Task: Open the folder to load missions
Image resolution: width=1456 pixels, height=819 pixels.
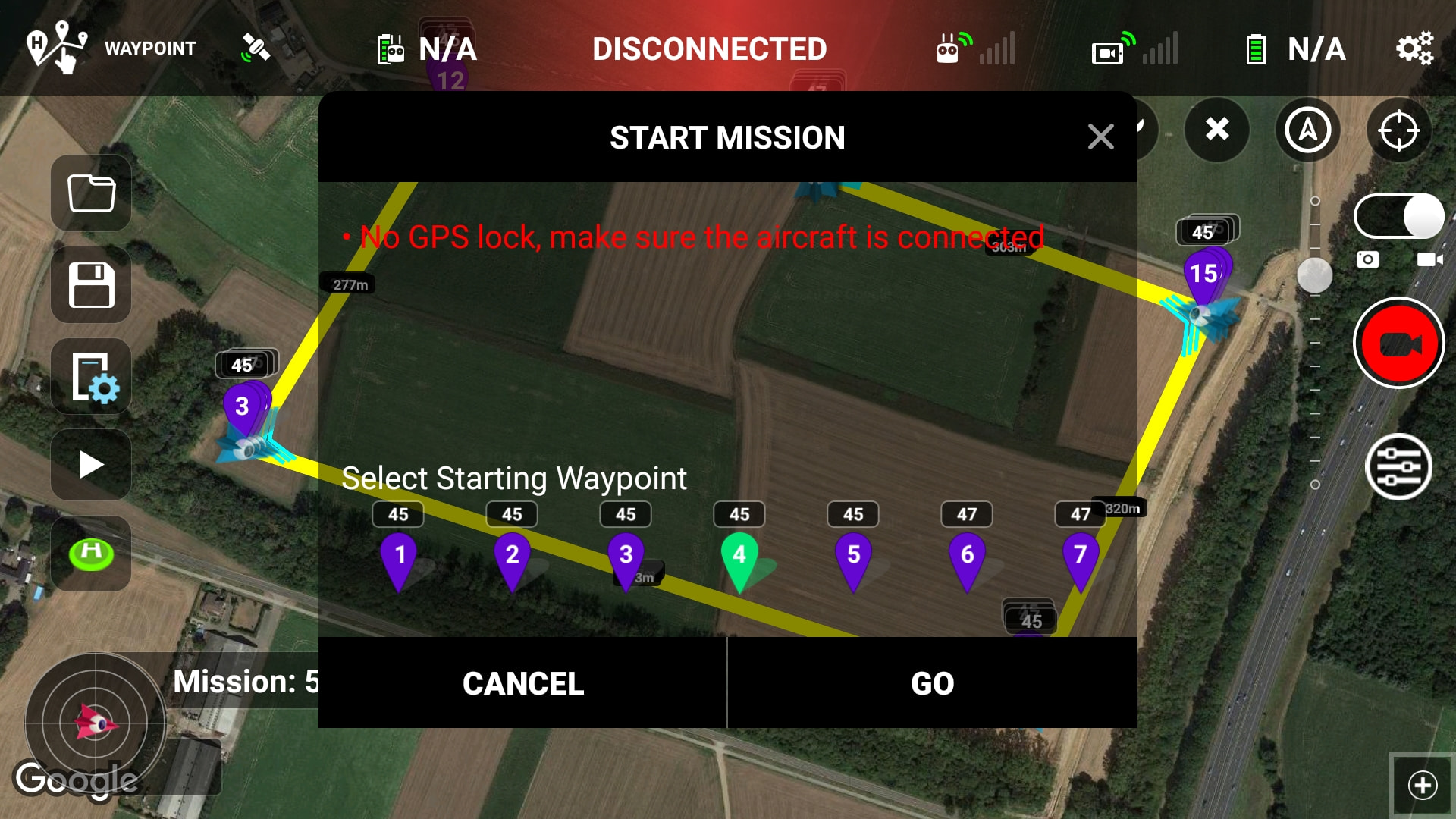Action: tap(91, 193)
